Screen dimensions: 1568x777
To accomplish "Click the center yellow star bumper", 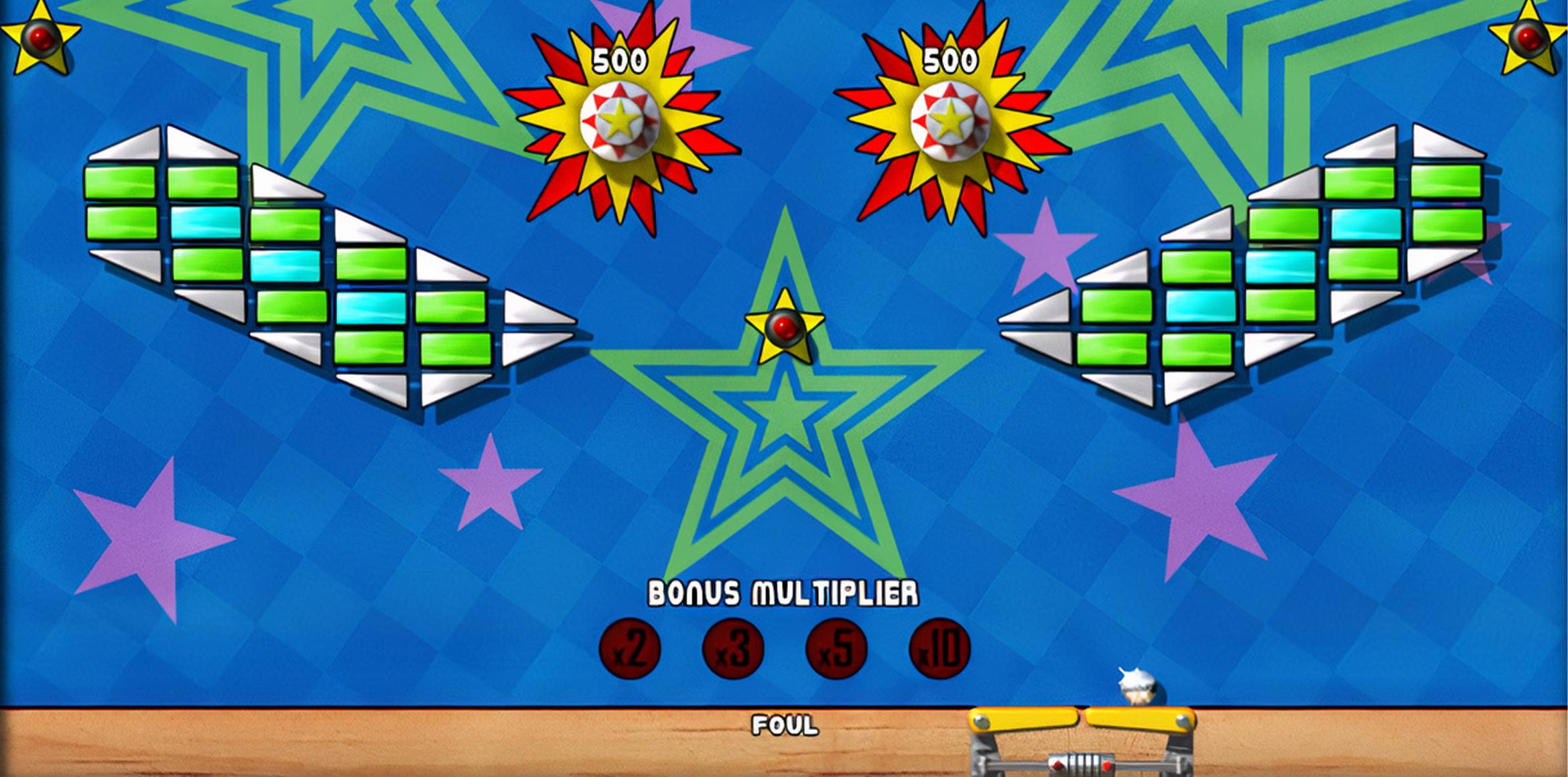I will (784, 328).
